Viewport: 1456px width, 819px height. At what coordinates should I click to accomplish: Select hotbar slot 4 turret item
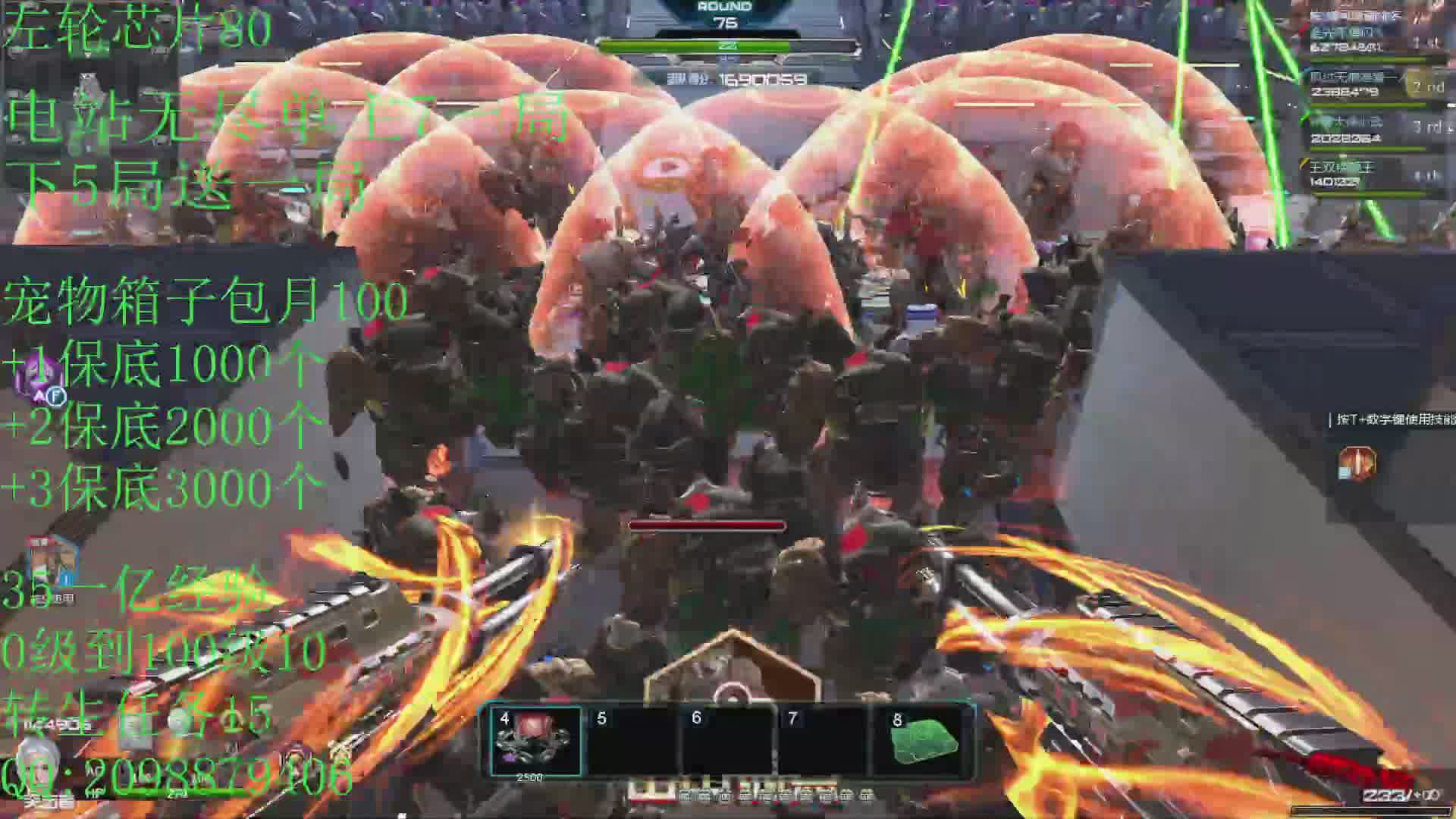point(535,739)
